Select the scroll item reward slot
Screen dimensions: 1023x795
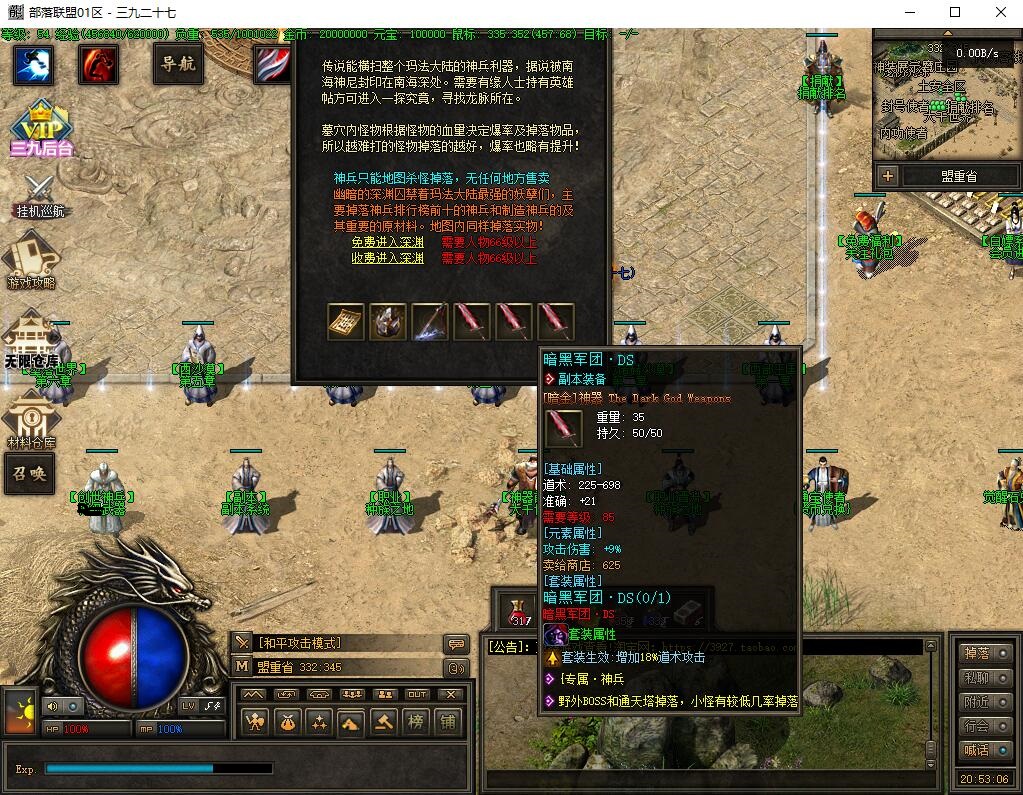[346, 322]
